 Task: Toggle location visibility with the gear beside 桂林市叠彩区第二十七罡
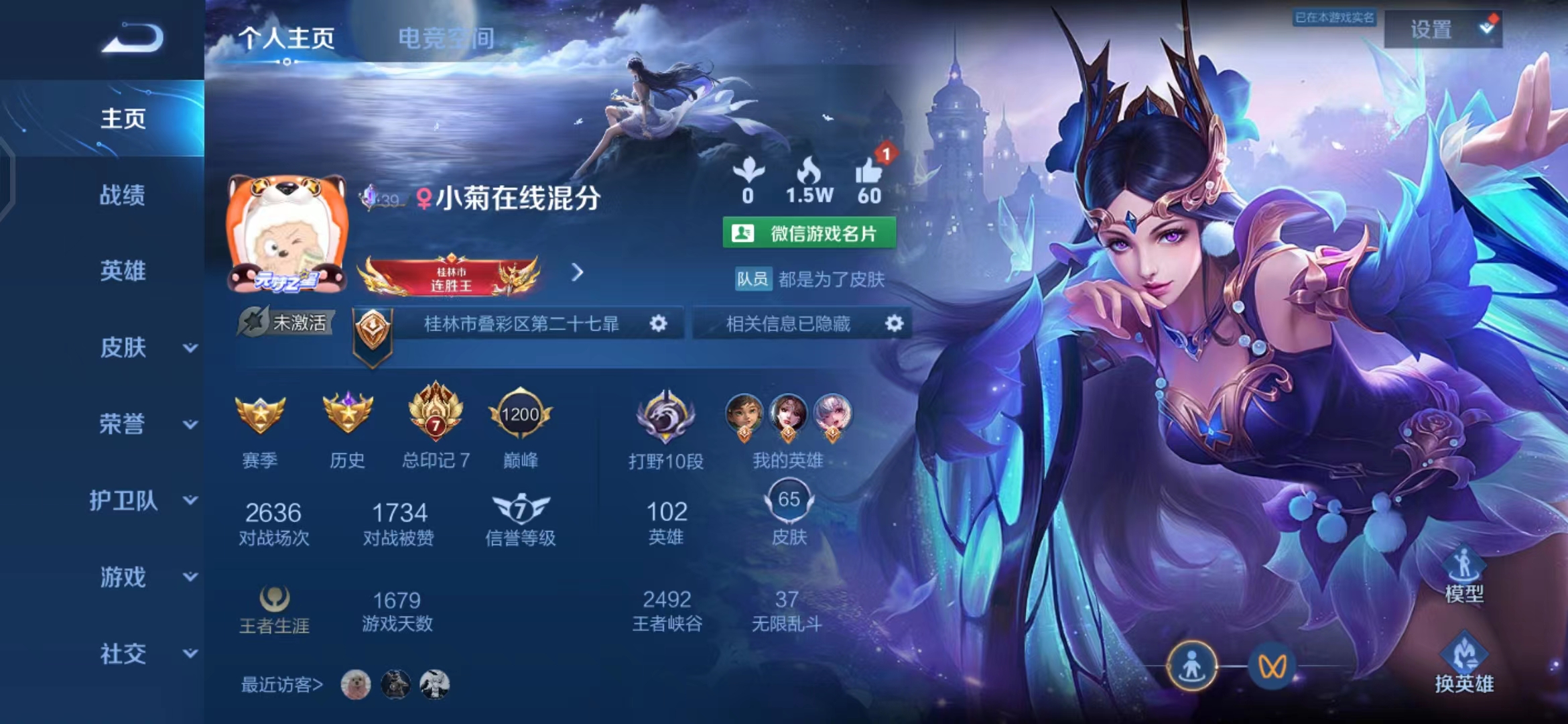(x=659, y=323)
